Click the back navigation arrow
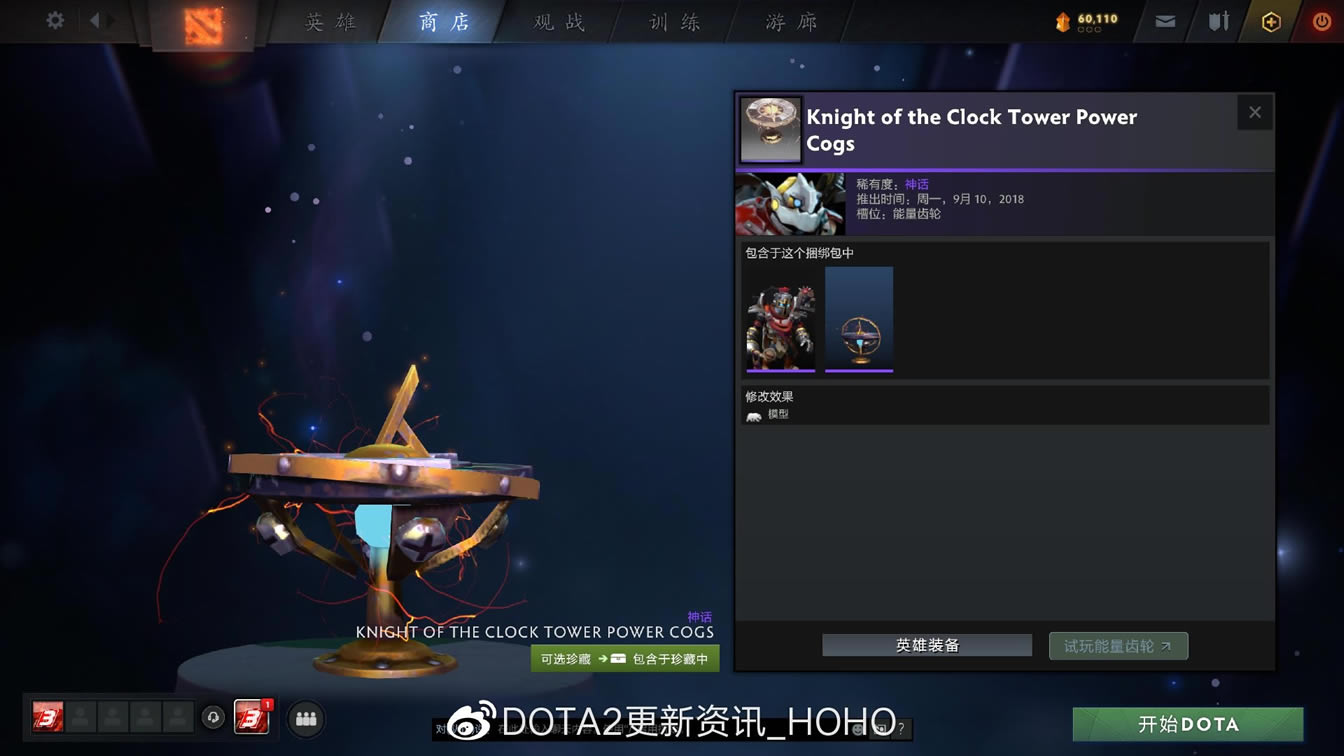Viewport: 1344px width, 756px height. 94,19
